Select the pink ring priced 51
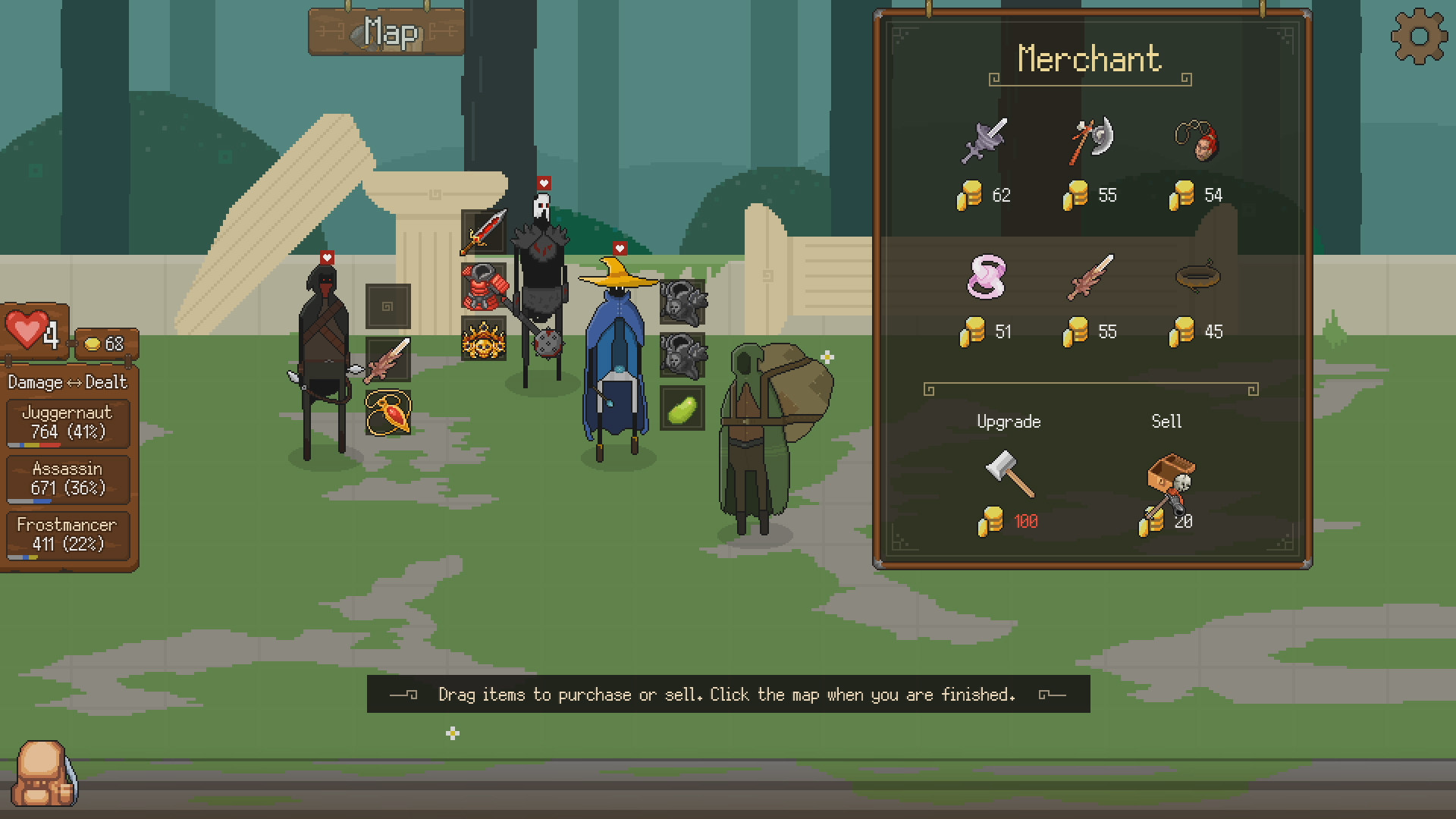The width and height of the screenshot is (1456, 819). 986,276
